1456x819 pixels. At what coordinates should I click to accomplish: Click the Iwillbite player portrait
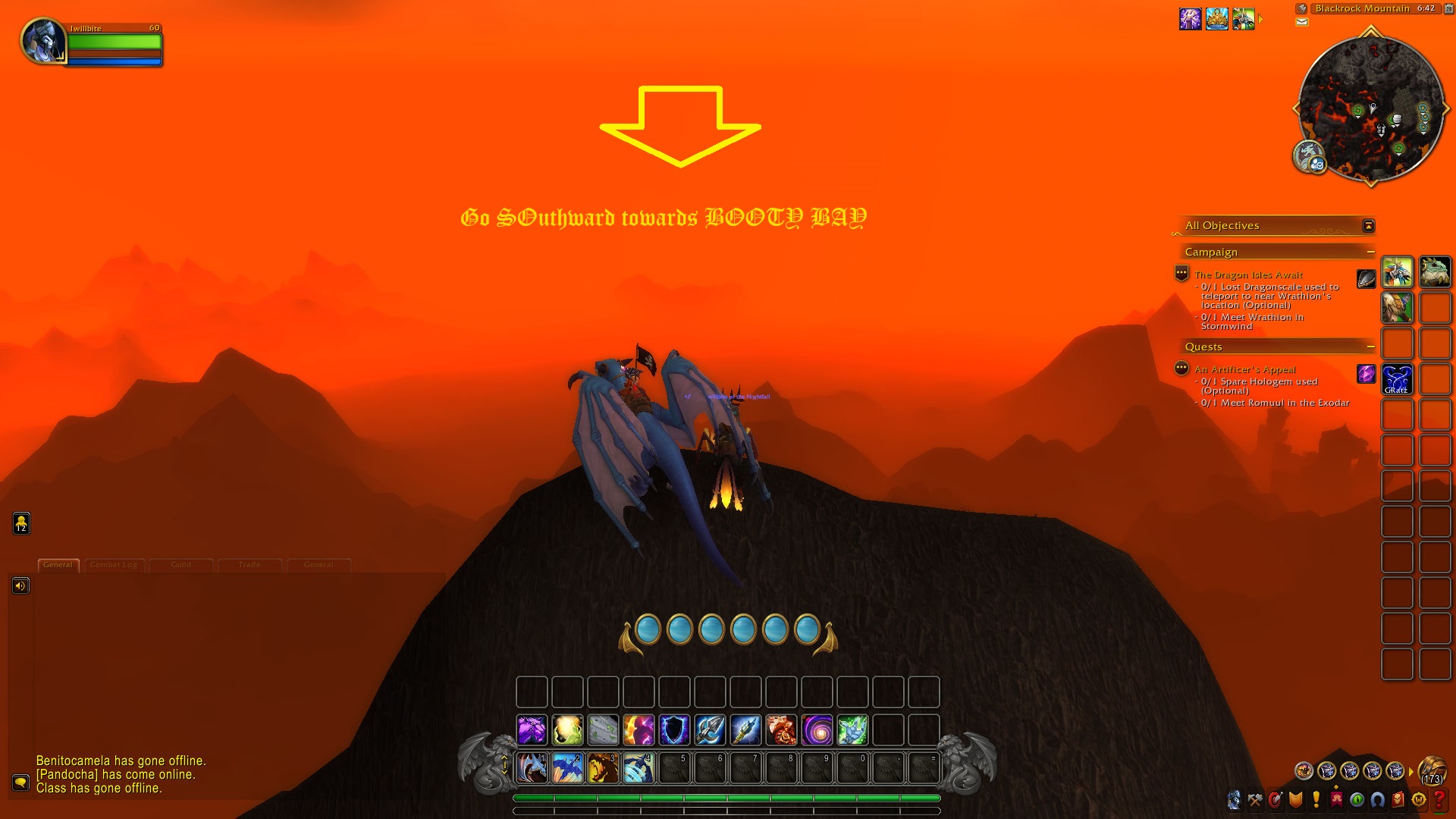[x=42, y=42]
